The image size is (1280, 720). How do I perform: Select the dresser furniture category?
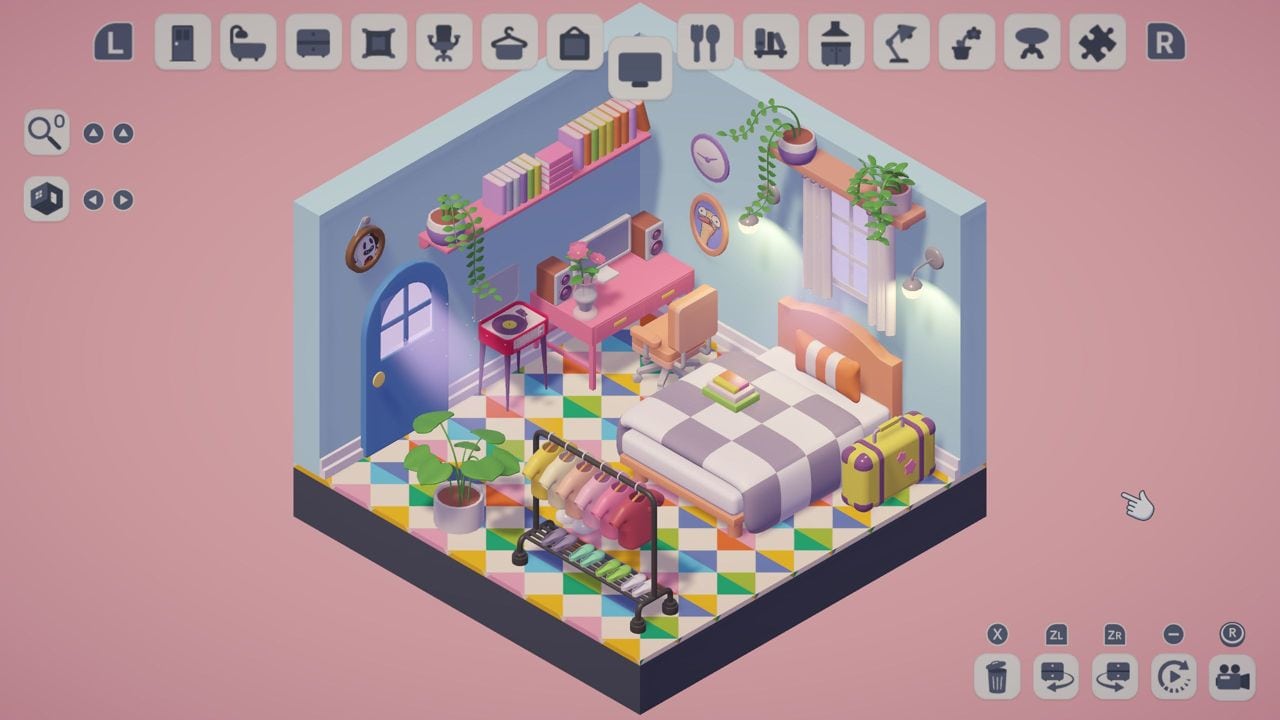pos(313,44)
